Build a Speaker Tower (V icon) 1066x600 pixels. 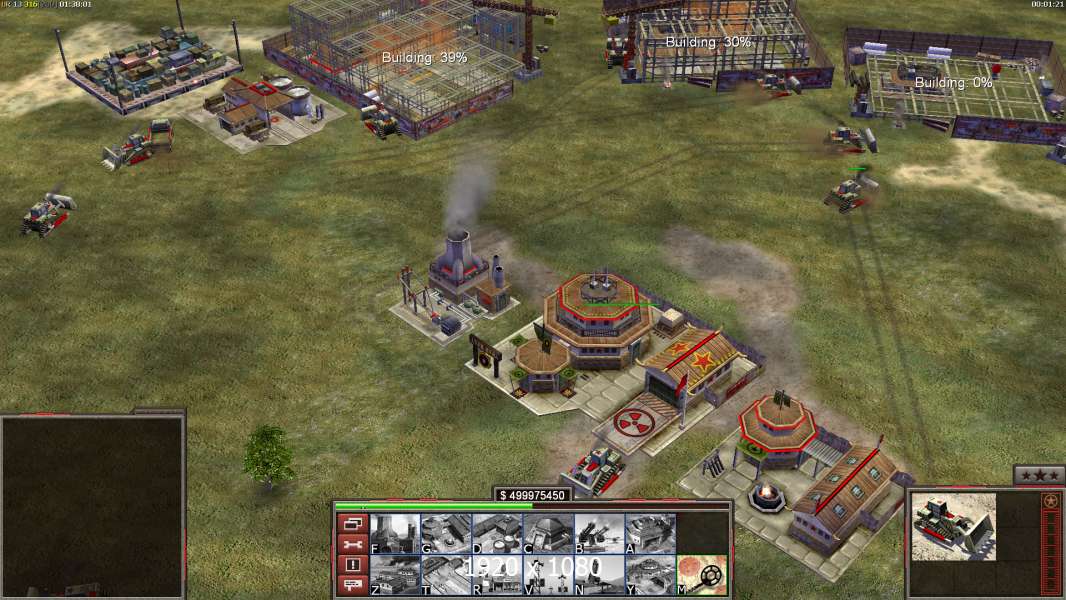coord(547,574)
